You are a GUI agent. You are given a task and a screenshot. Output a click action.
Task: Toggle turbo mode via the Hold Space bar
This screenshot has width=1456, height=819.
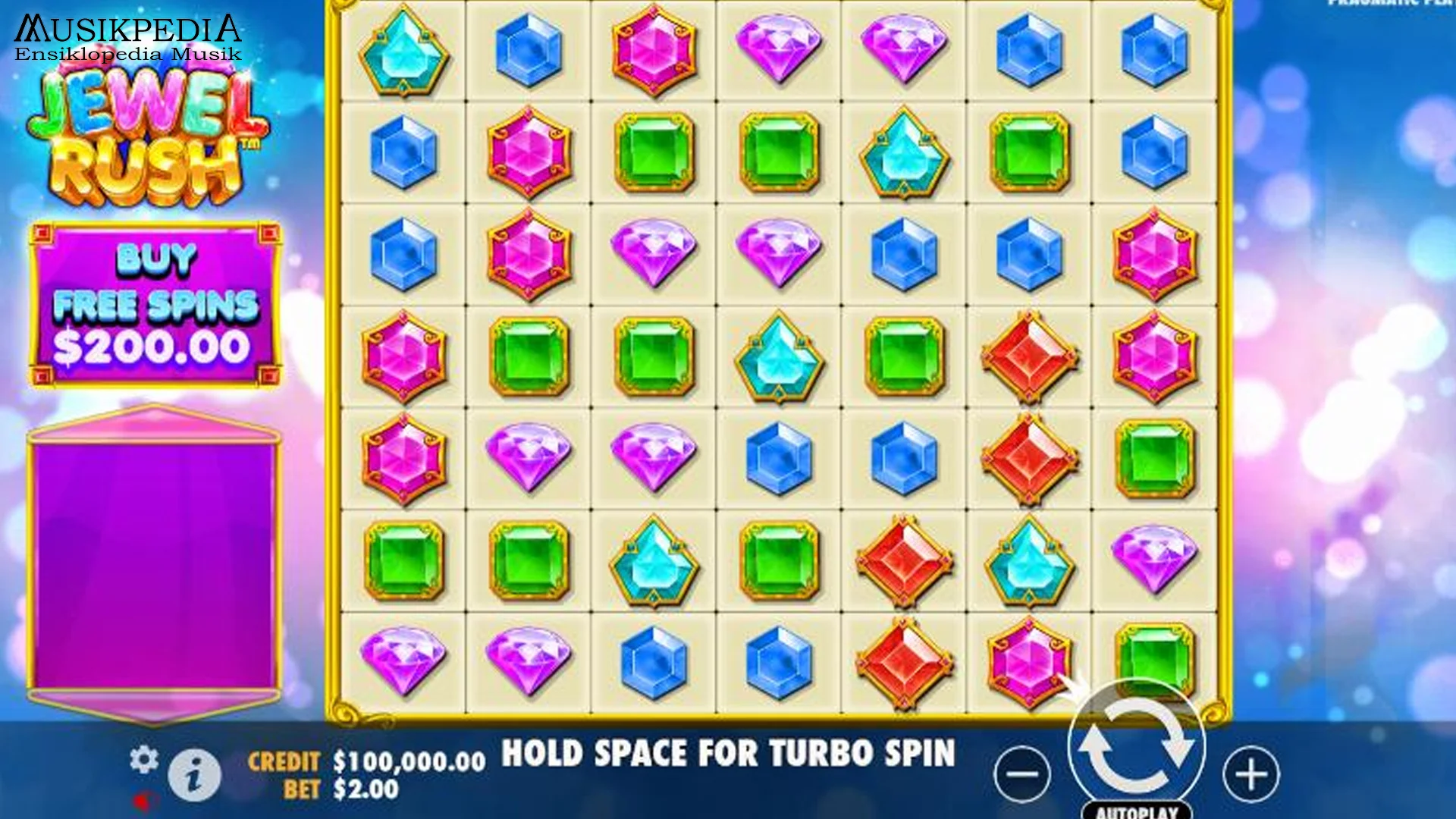coord(730,755)
